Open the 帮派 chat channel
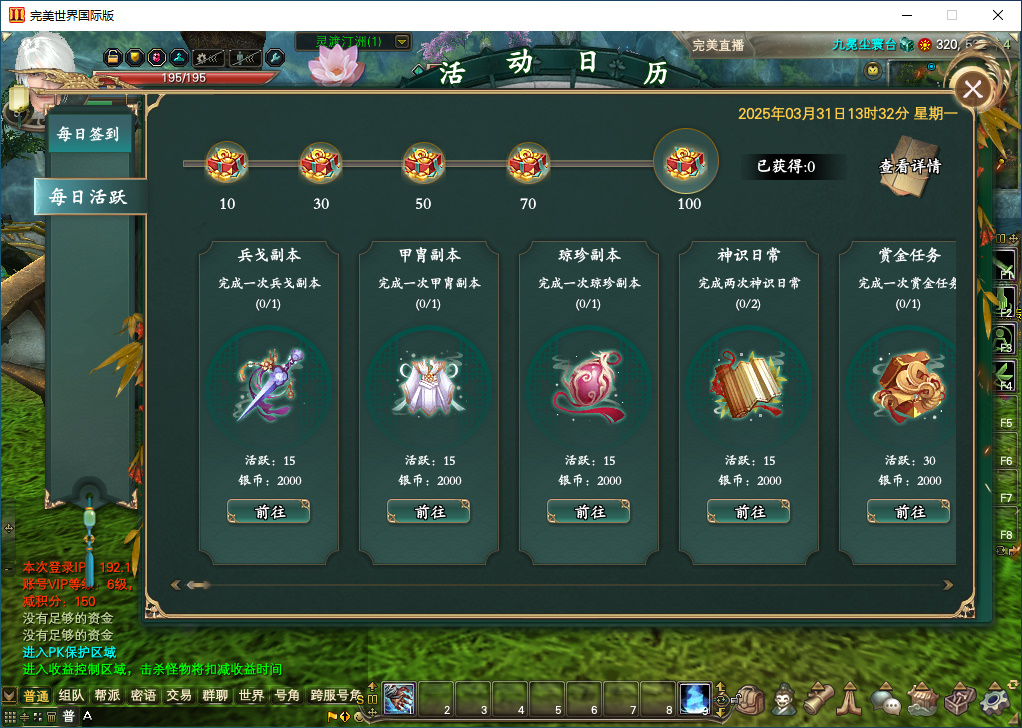The width and height of the screenshot is (1022, 728). click(107, 696)
